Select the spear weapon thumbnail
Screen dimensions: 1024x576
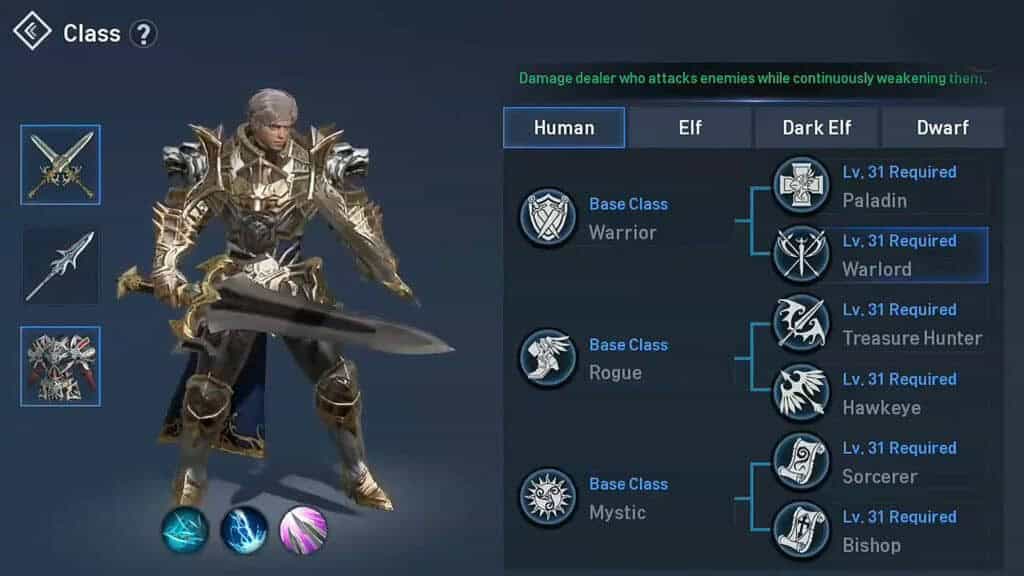[x=61, y=266]
